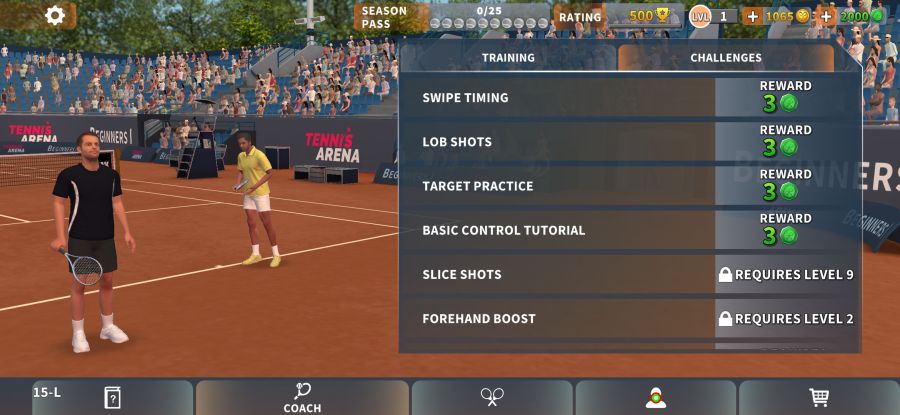Open the player character tab
The width and height of the screenshot is (900, 415).
[x=656, y=397]
